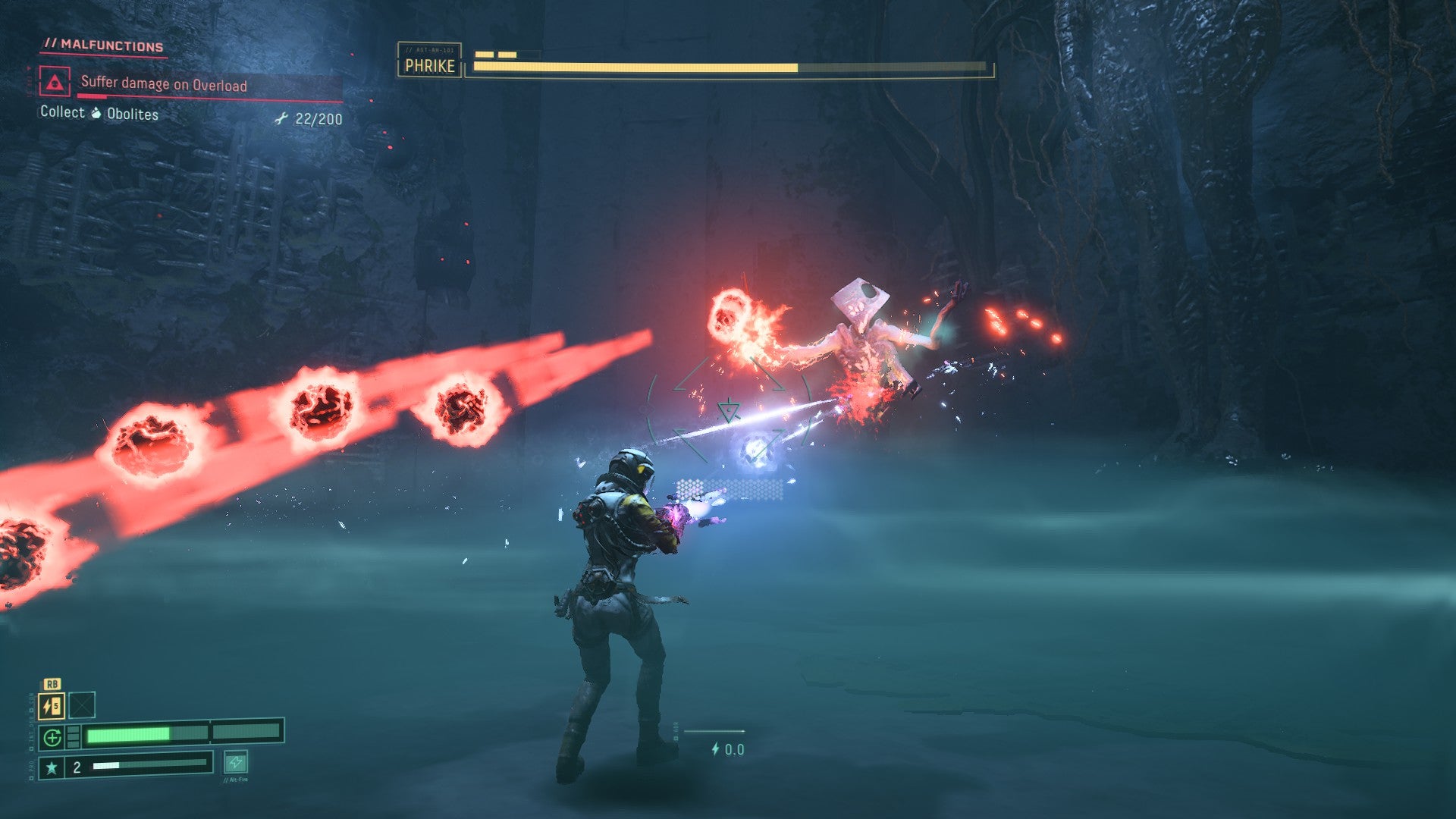Click the red malfunction warning triangle icon
Viewport: 1456px width, 819px height.
[x=55, y=82]
